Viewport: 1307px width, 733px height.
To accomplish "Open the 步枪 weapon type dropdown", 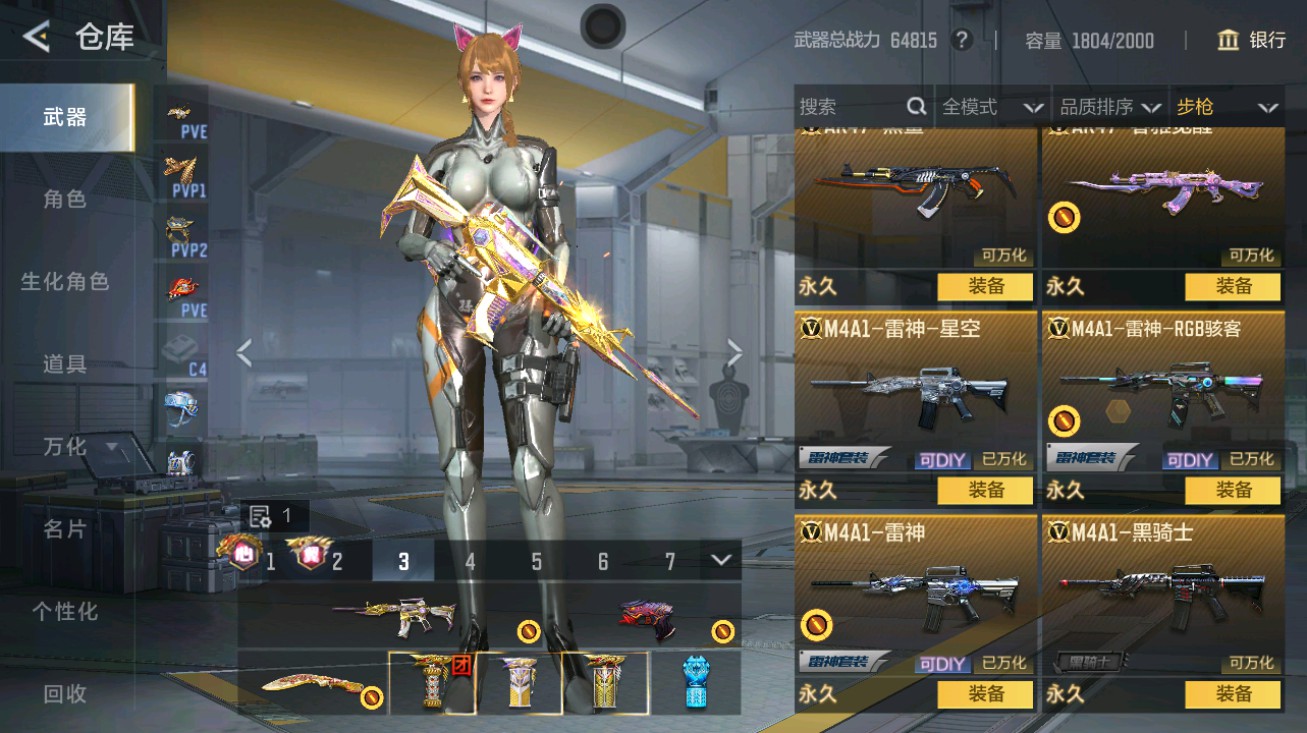I will coord(1226,107).
